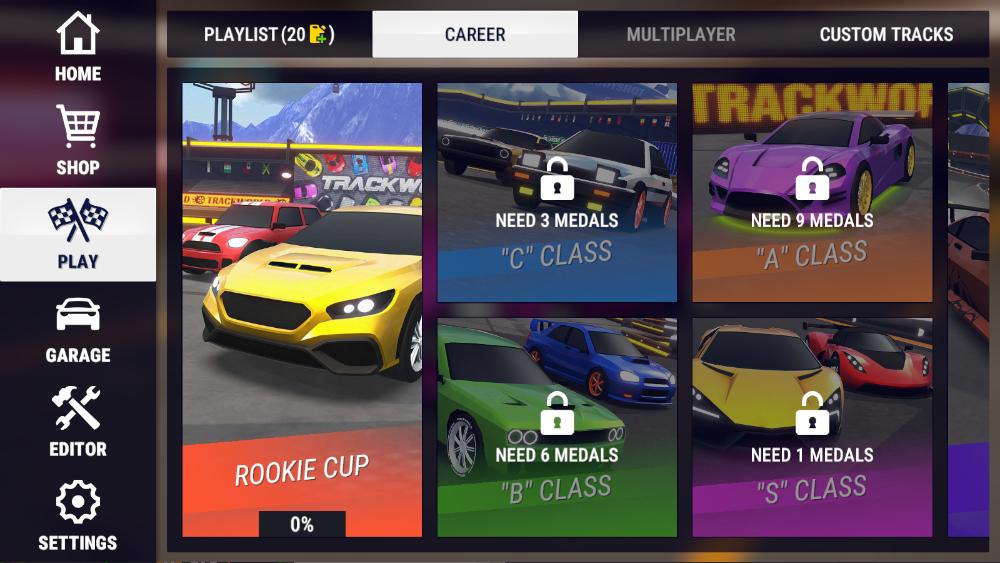Open the Garage
Image resolution: width=1000 pixels, height=563 pixels.
click(78, 329)
